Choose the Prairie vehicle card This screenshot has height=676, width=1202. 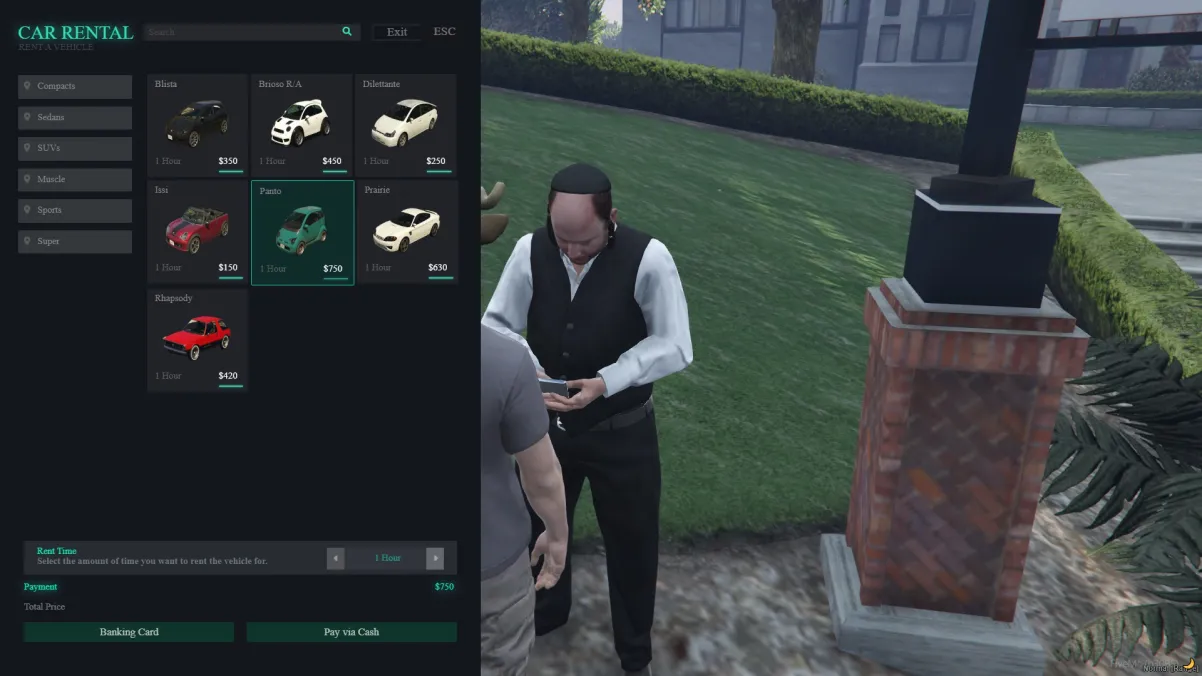406,231
